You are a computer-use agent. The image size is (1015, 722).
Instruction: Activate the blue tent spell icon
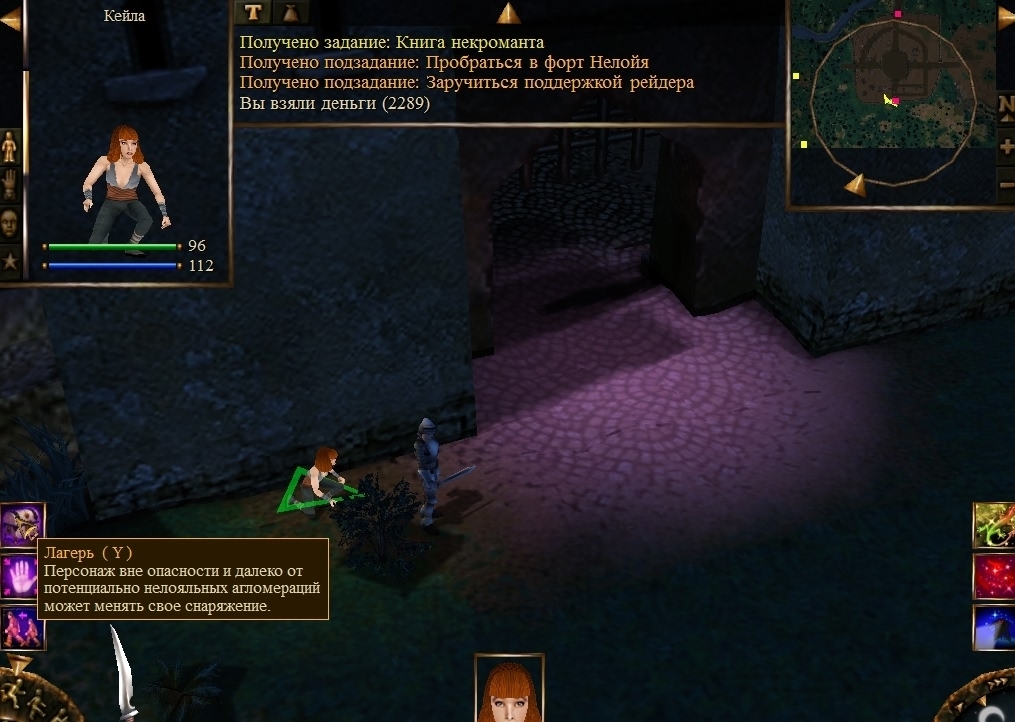click(x=995, y=628)
